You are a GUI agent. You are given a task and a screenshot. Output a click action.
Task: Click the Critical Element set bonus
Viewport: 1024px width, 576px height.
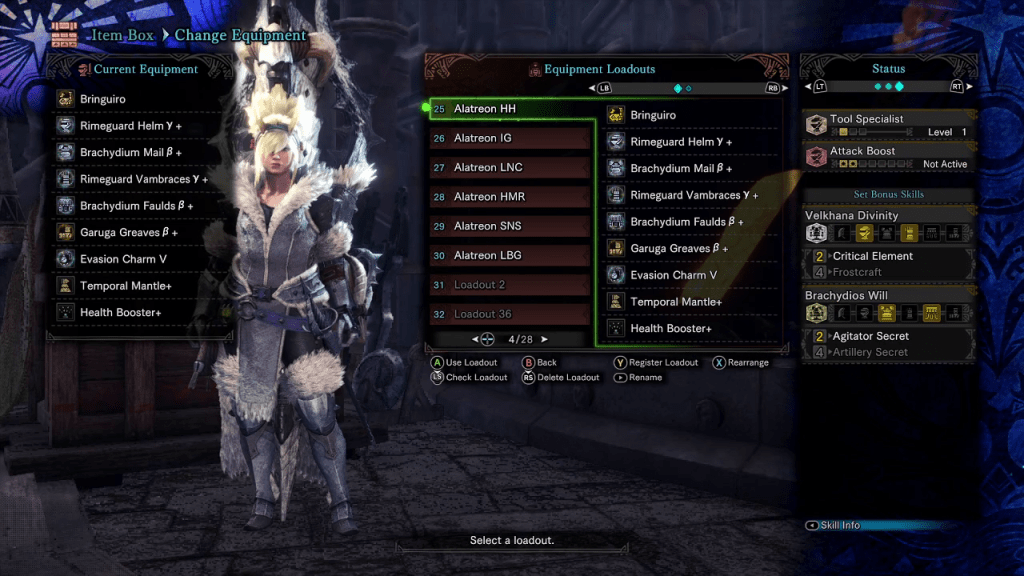889,256
